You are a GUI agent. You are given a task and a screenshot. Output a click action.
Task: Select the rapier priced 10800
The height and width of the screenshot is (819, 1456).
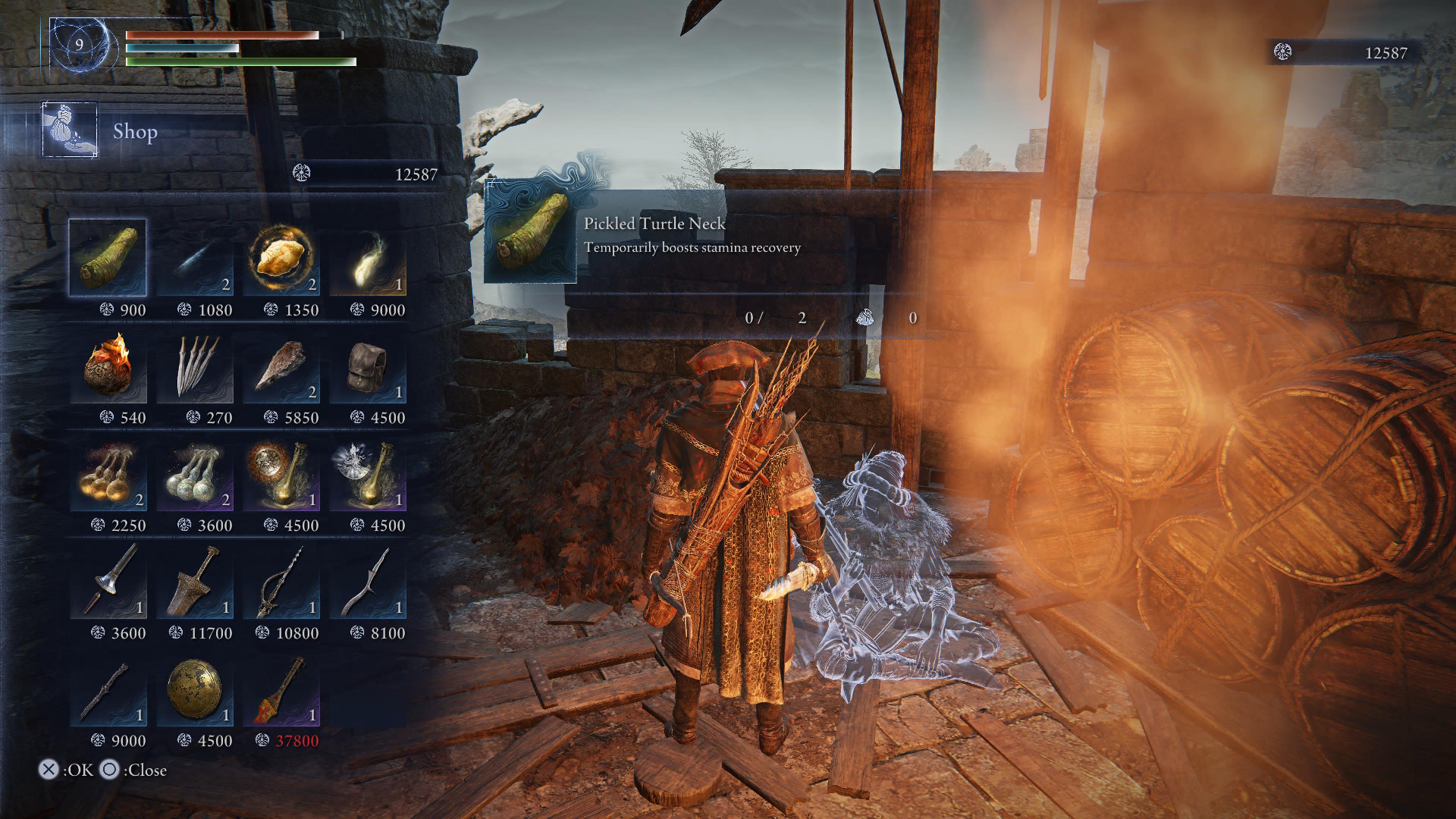pyautogui.click(x=281, y=582)
